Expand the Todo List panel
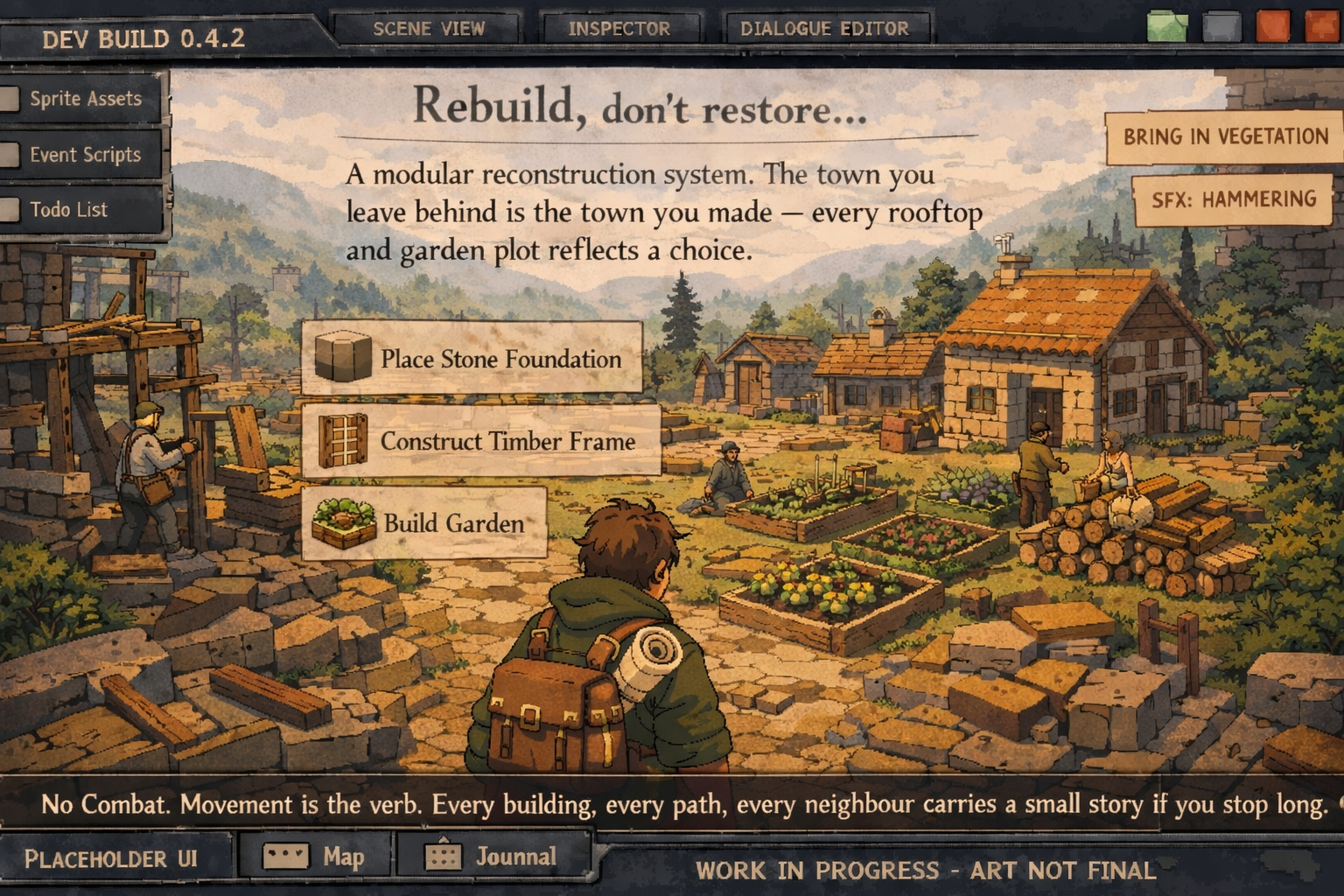 [x=85, y=209]
